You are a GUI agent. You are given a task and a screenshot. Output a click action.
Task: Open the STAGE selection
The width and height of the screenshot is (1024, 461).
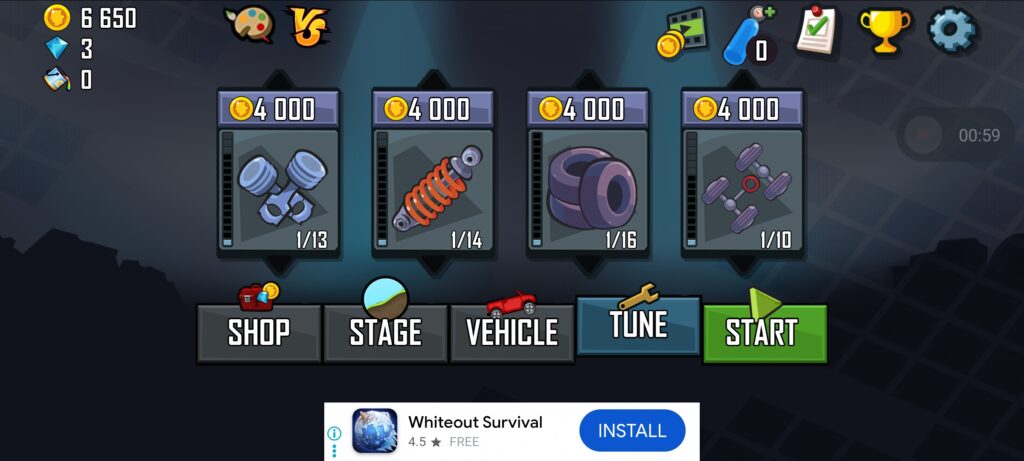[x=385, y=332]
